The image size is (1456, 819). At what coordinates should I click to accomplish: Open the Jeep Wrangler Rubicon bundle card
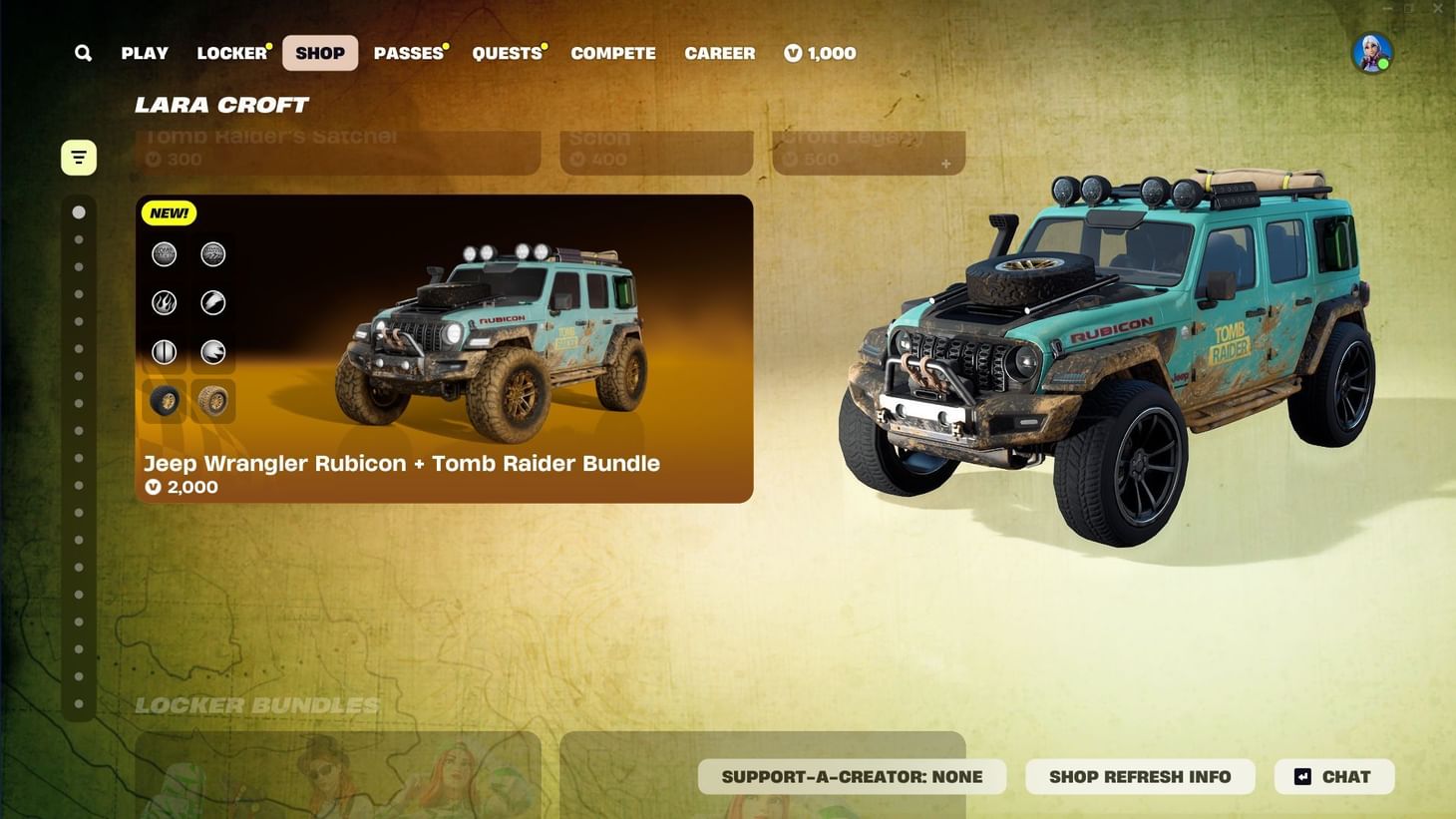click(445, 349)
